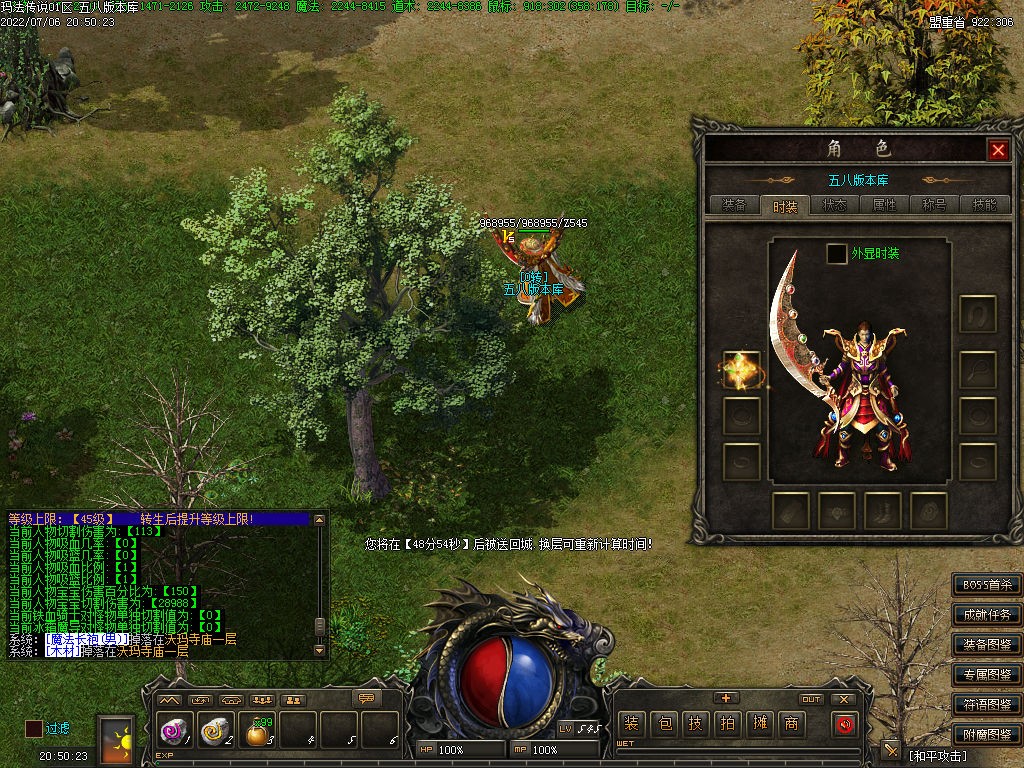Close the 角色 character window

[x=997, y=150]
